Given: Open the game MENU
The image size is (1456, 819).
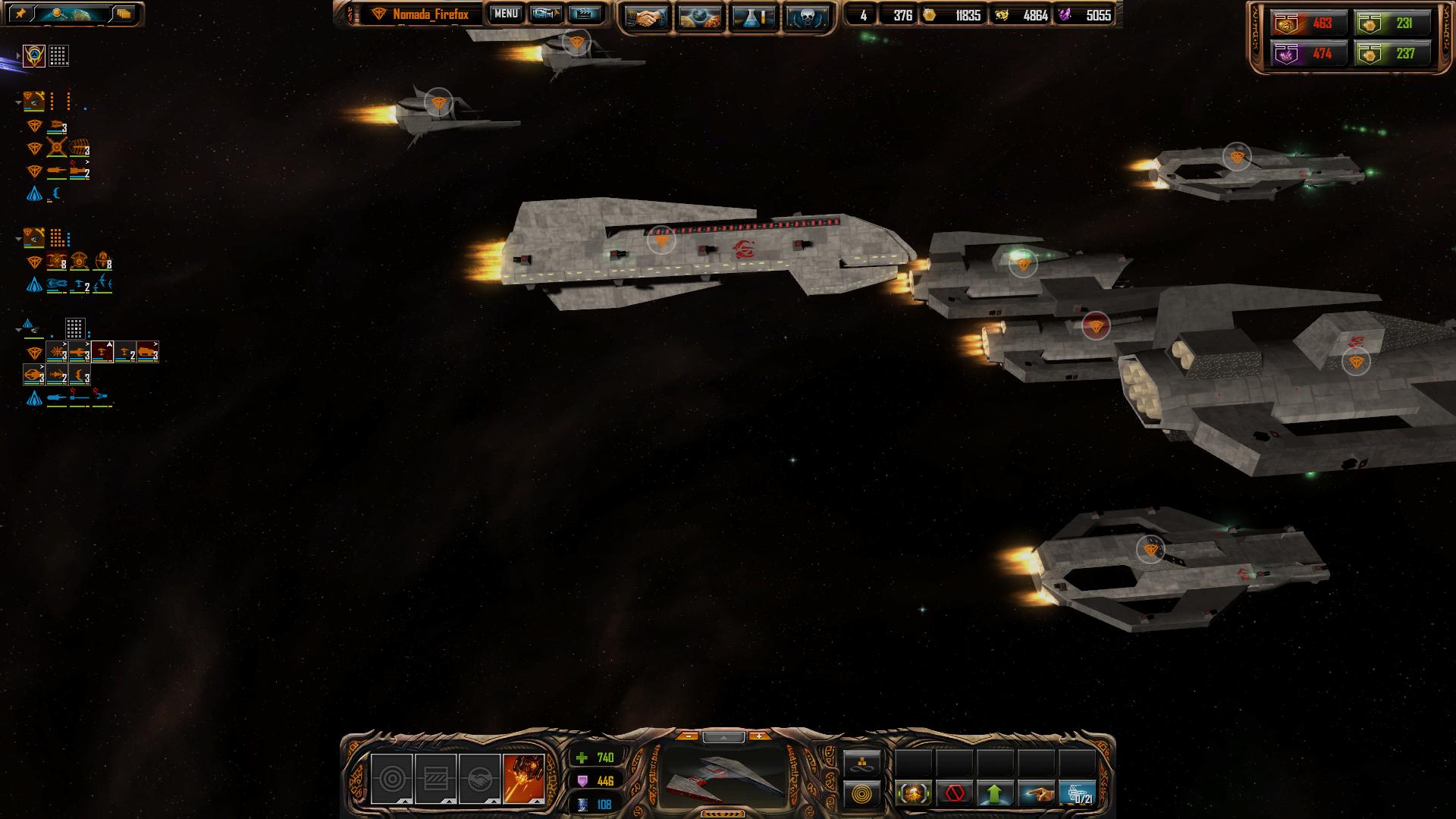Looking at the screenshot, I should pos(506,14).
